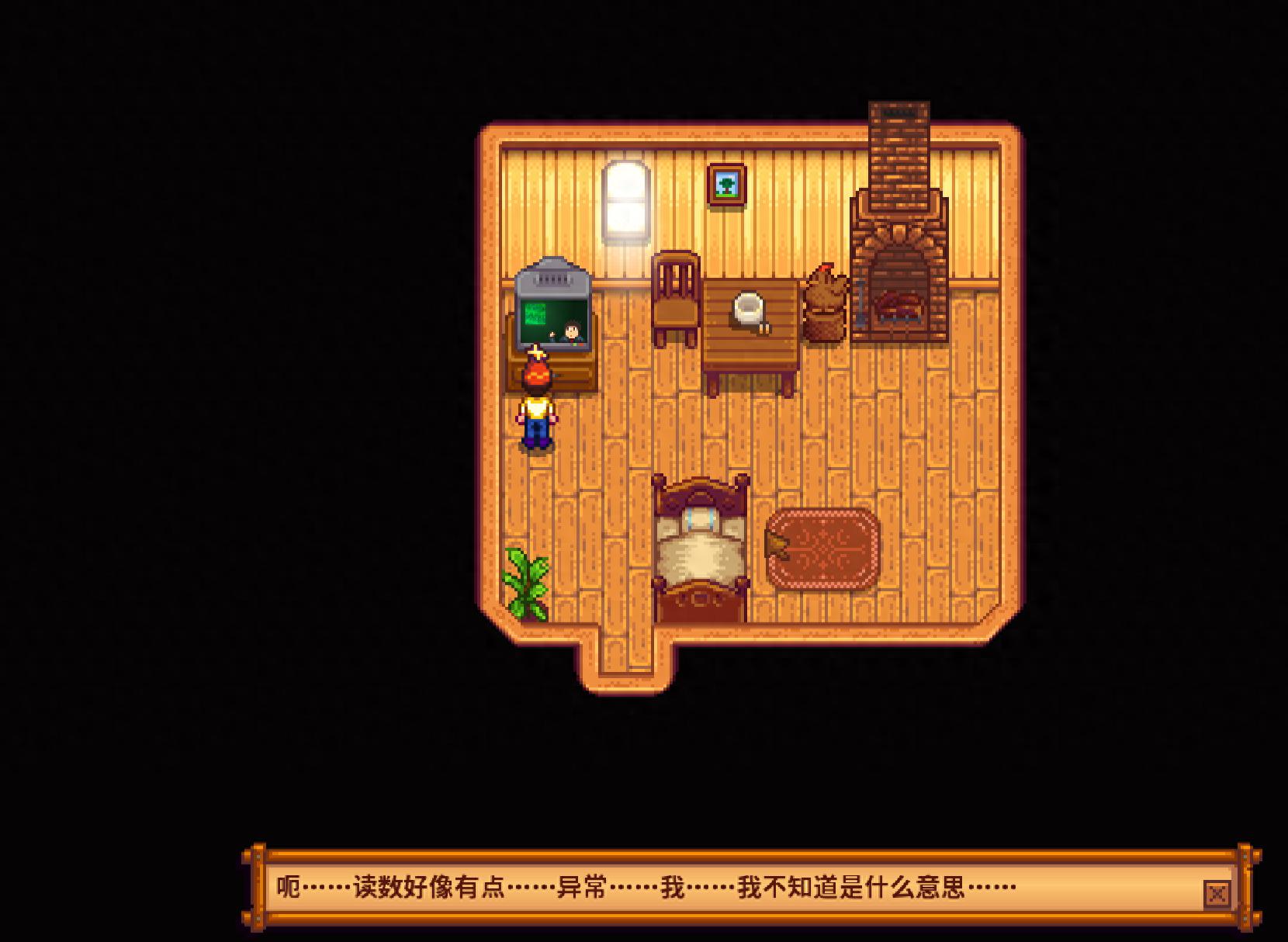Click the potted green plant in the corner
The image size is (1288, 942).
pyautogui.click(x=526, y=578)
